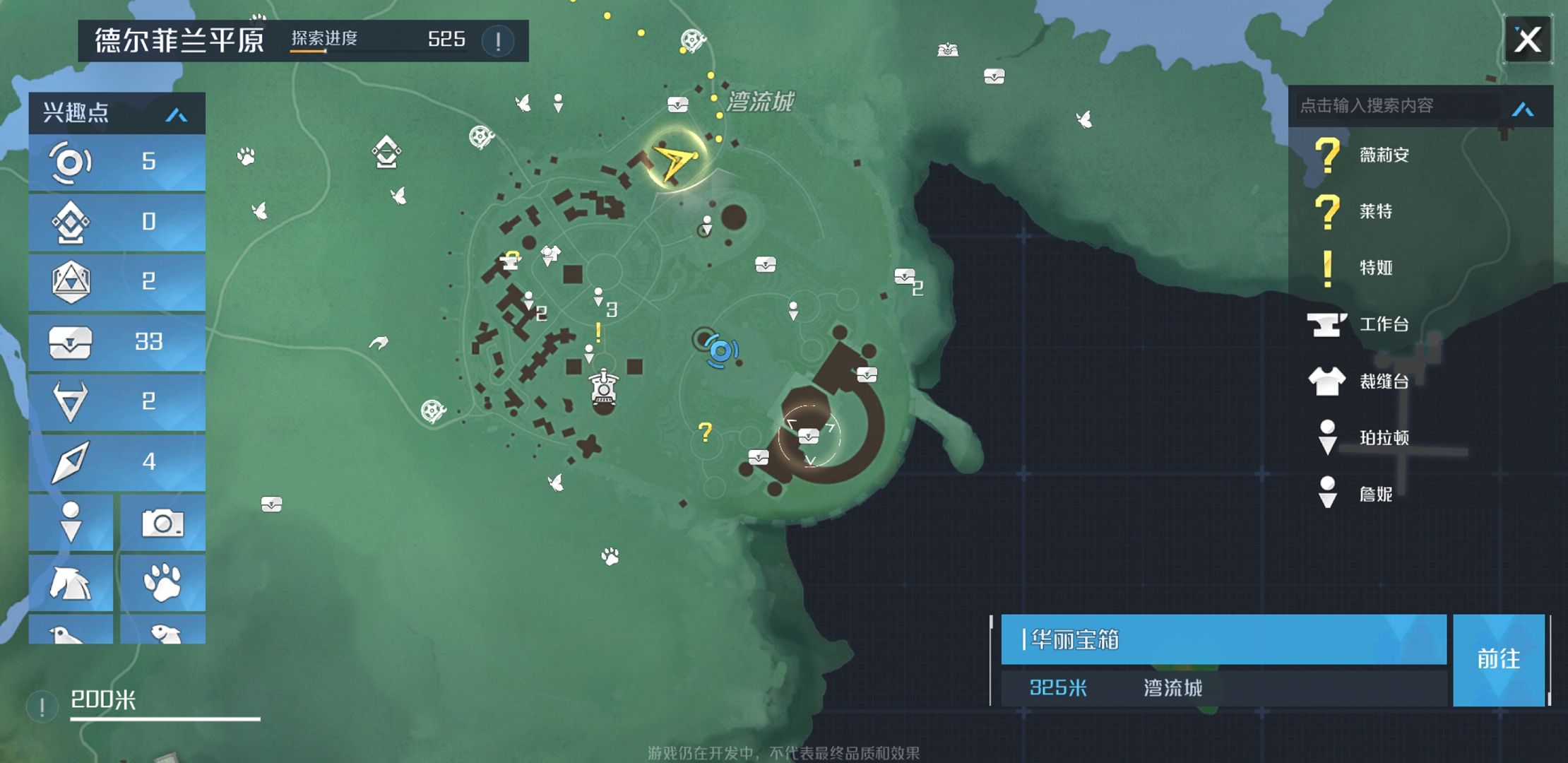Filter by teleport ring icon showing 5
The height and width of the screenshot is (763, 1568).
coord(117,162)
